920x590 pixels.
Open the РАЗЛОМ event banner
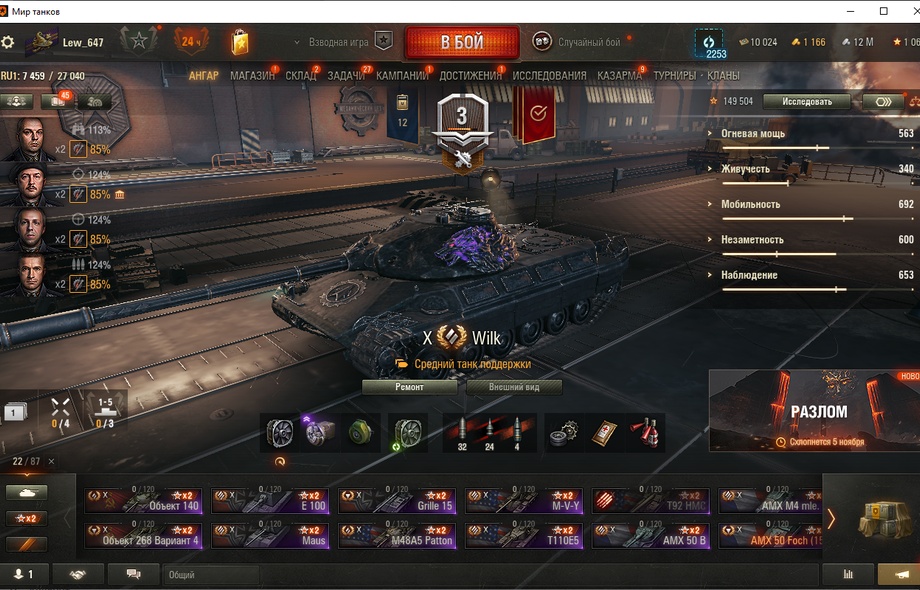(x=814, y=410)
